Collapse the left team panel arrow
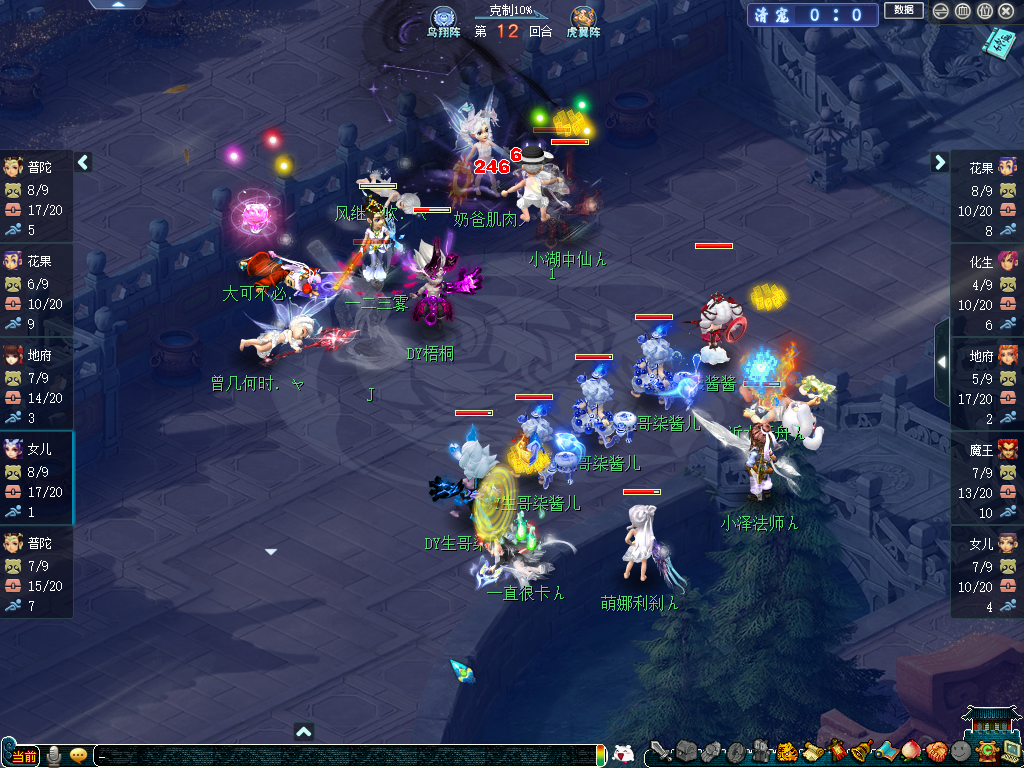The height and width of the screenshot is (768, 1024). pos(83,162)
